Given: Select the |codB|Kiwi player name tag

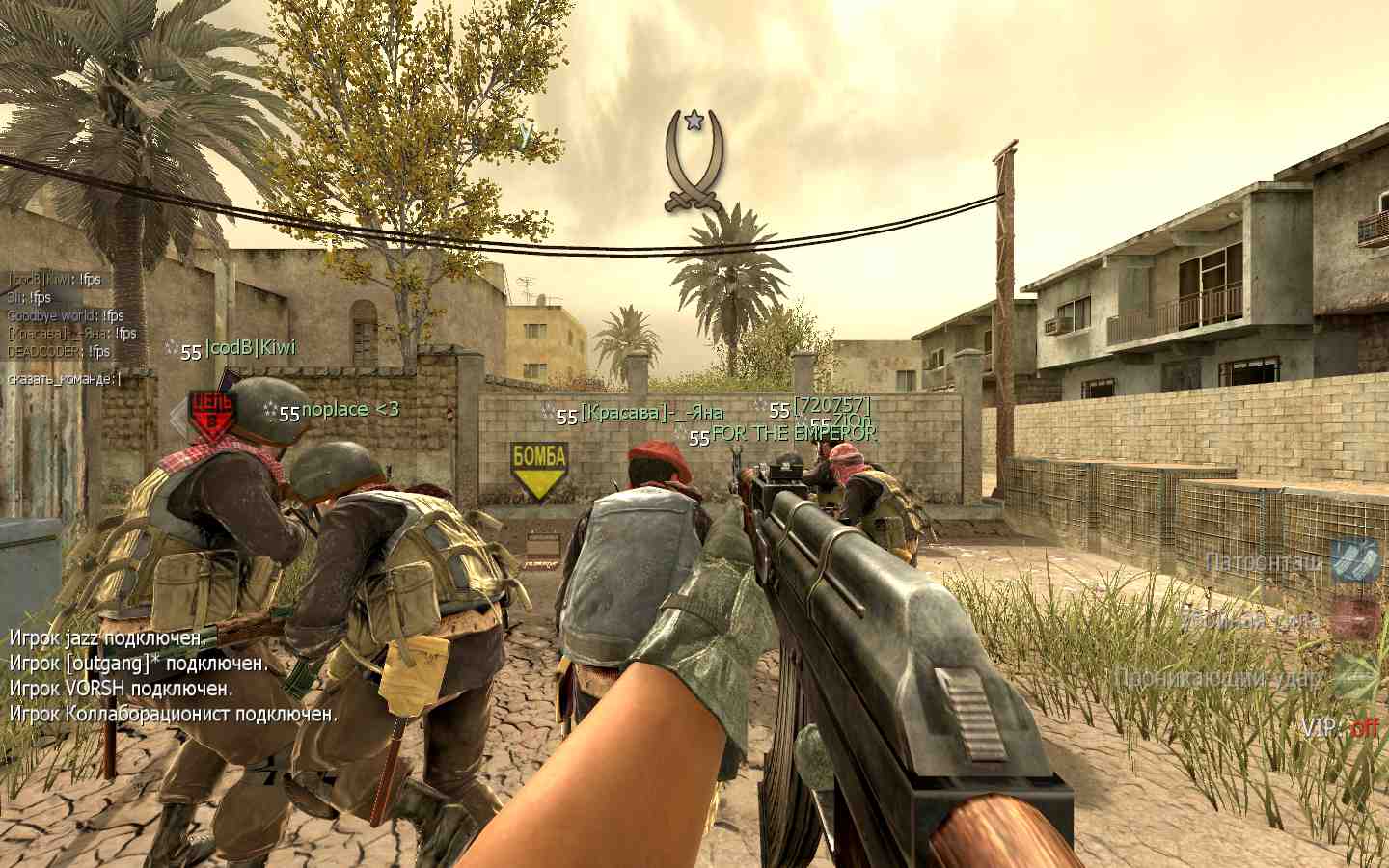Looking at the screenshot, I should tap(250, 348).
